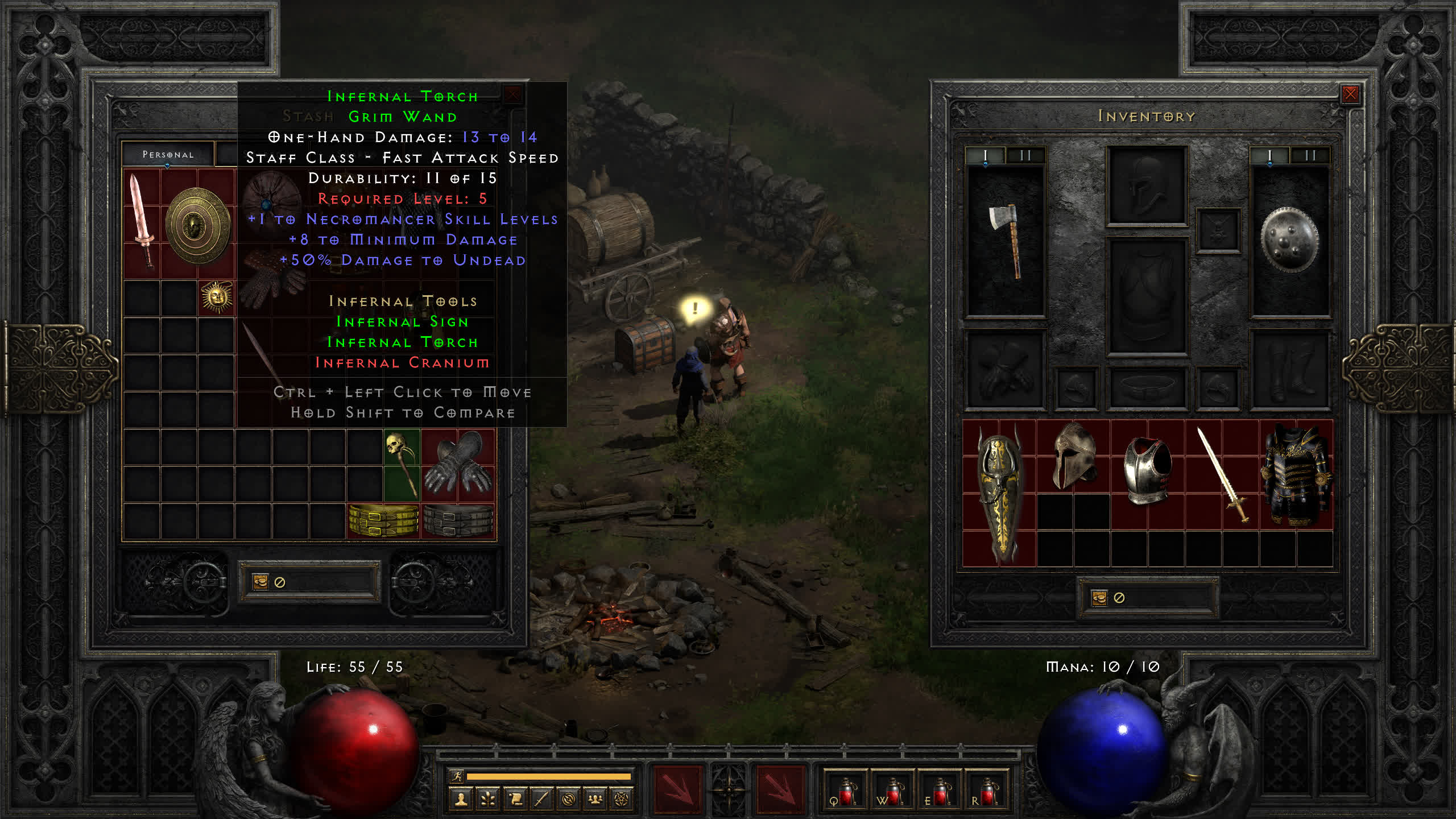Pick up the black and gold plate armor
The image size is (1456, 819).
(x=1296, y=475)
